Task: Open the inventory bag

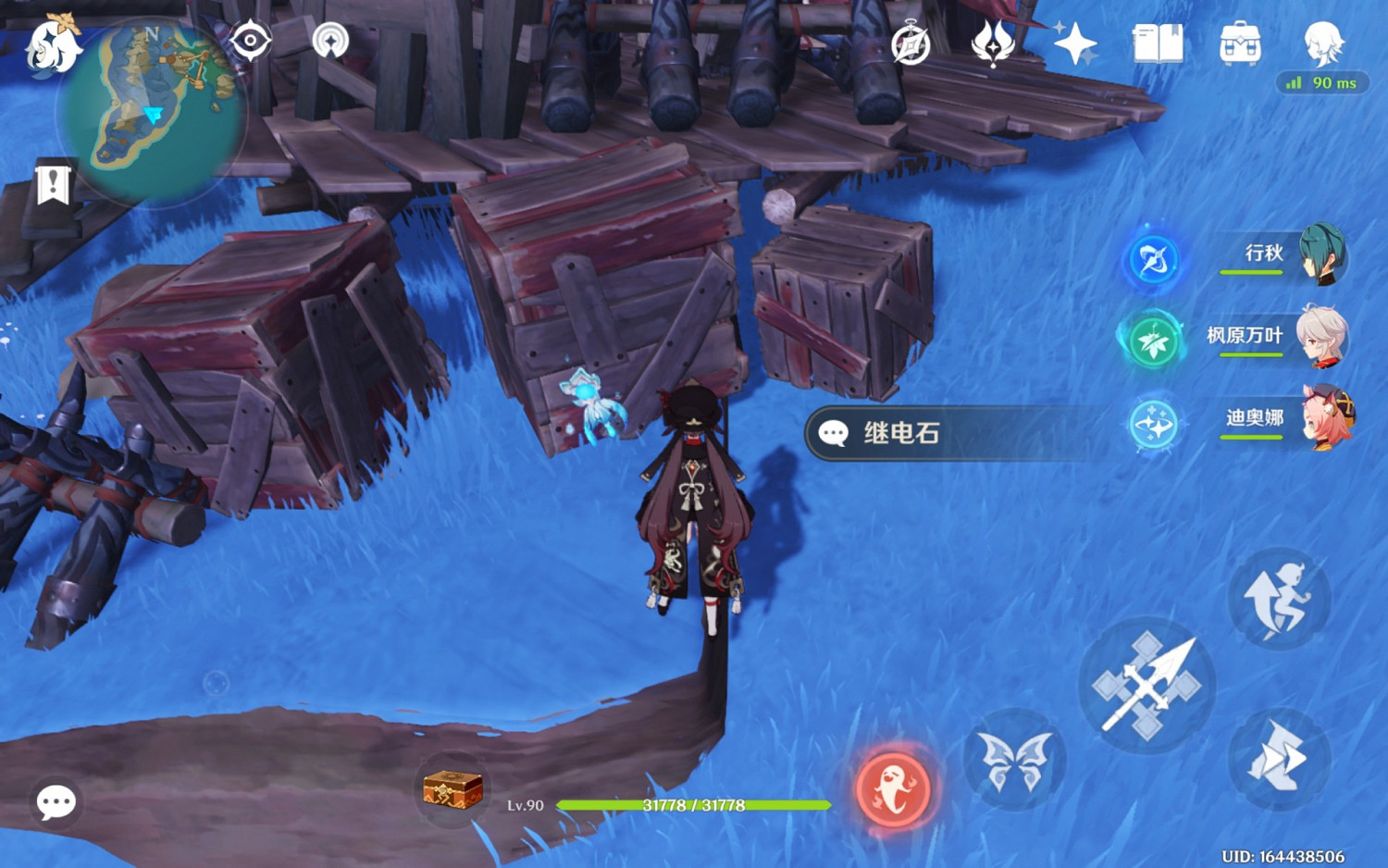Action: point(1240,42)
